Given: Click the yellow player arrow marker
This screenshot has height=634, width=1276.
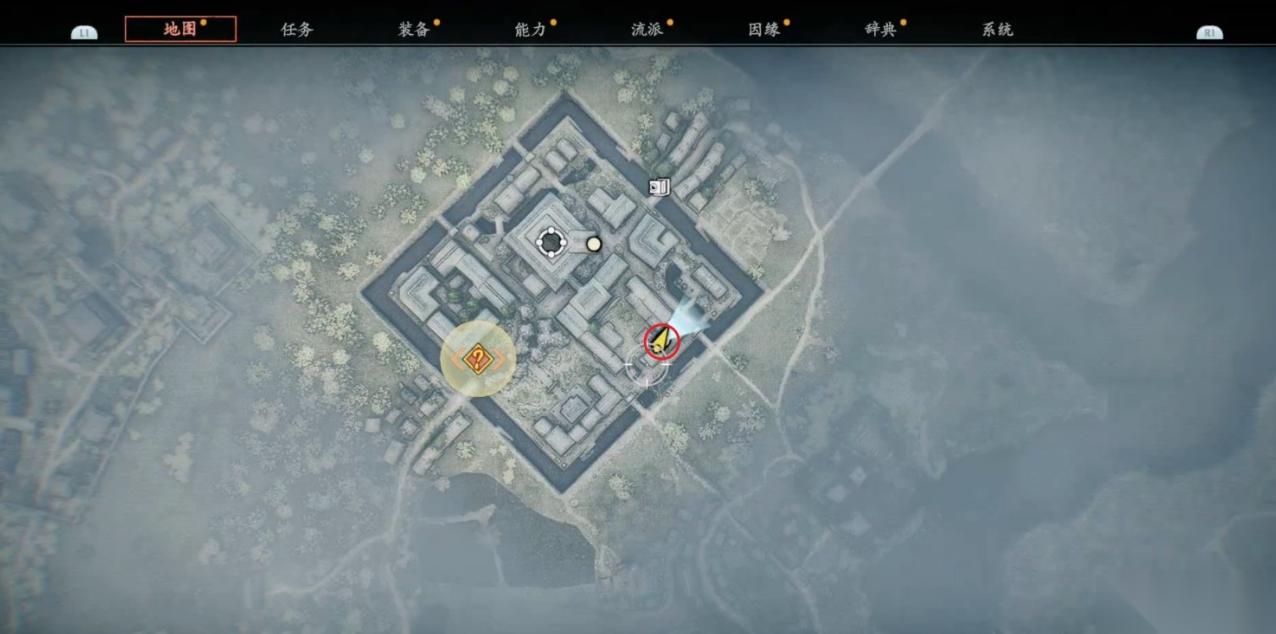Looking at the screenshot, I should 661,341.
